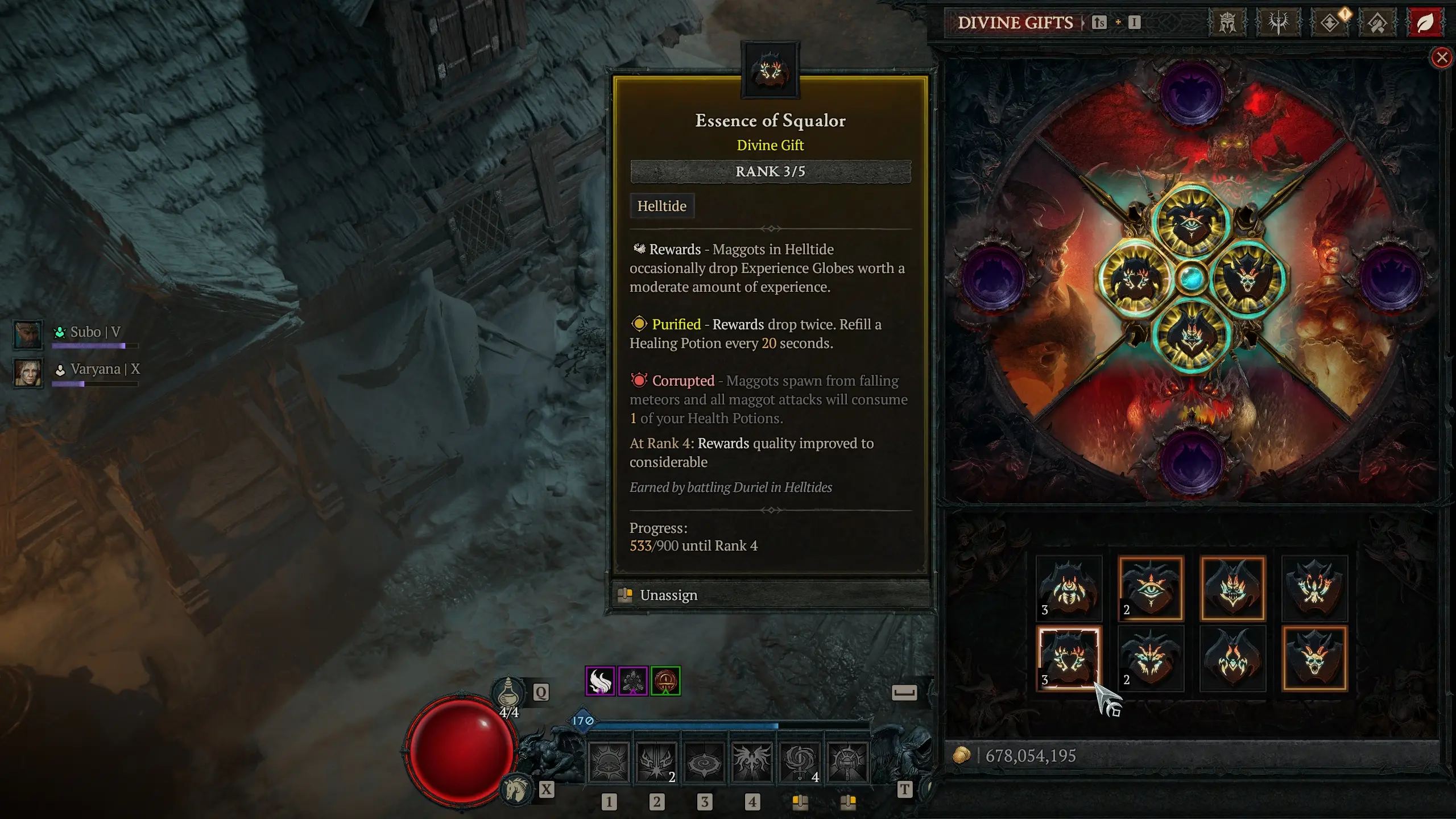Activate the hammer skill on the action bar
Viewport: 1456px width, 819px height.
[x=847, y=762]
